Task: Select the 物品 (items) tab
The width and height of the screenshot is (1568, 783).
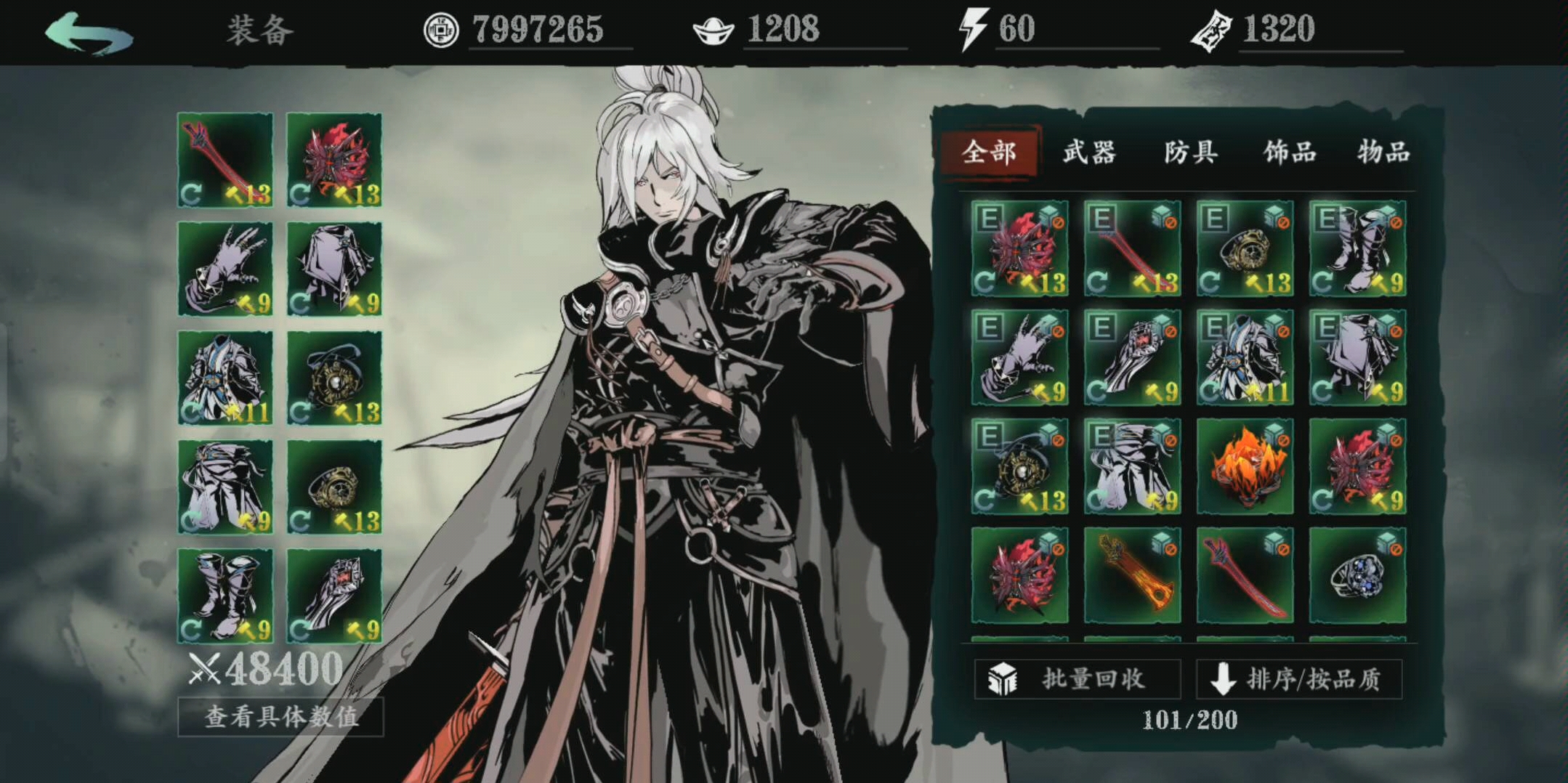Action: (1383, 153)
